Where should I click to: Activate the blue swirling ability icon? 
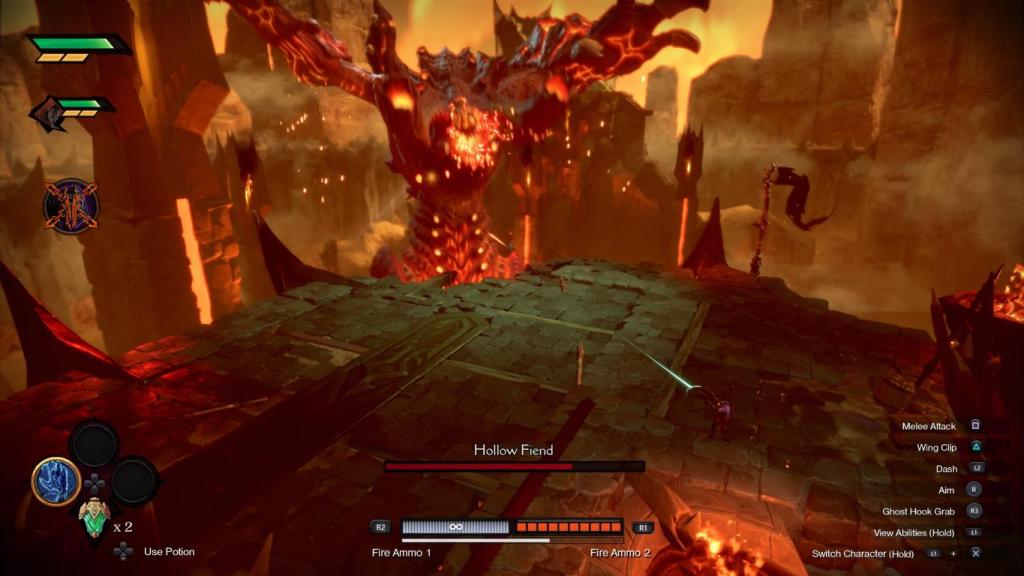(56, 481)
